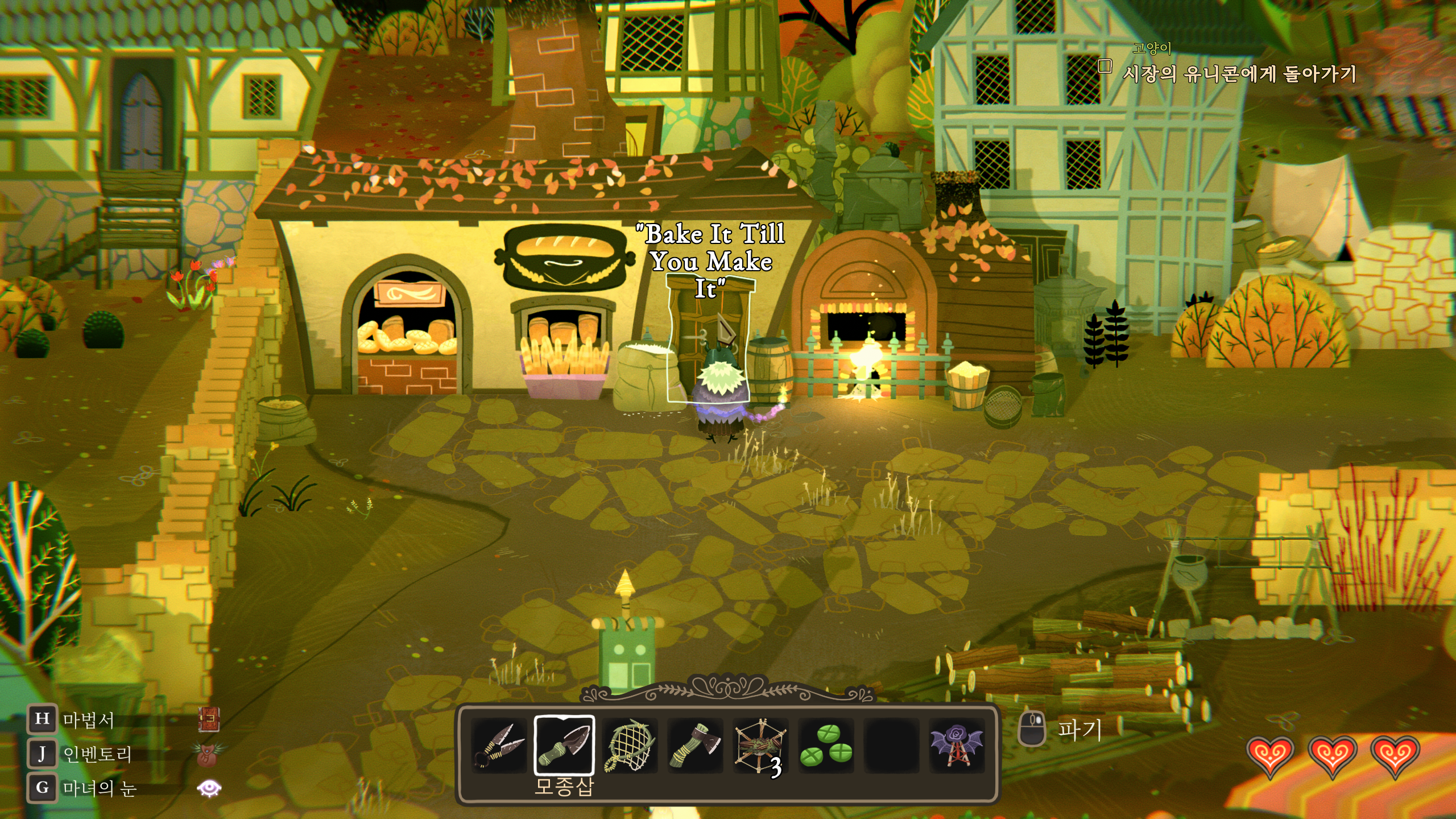The image size is (1456, 819).
Task: Equip the axe from the hotbar
Action: 695,746
